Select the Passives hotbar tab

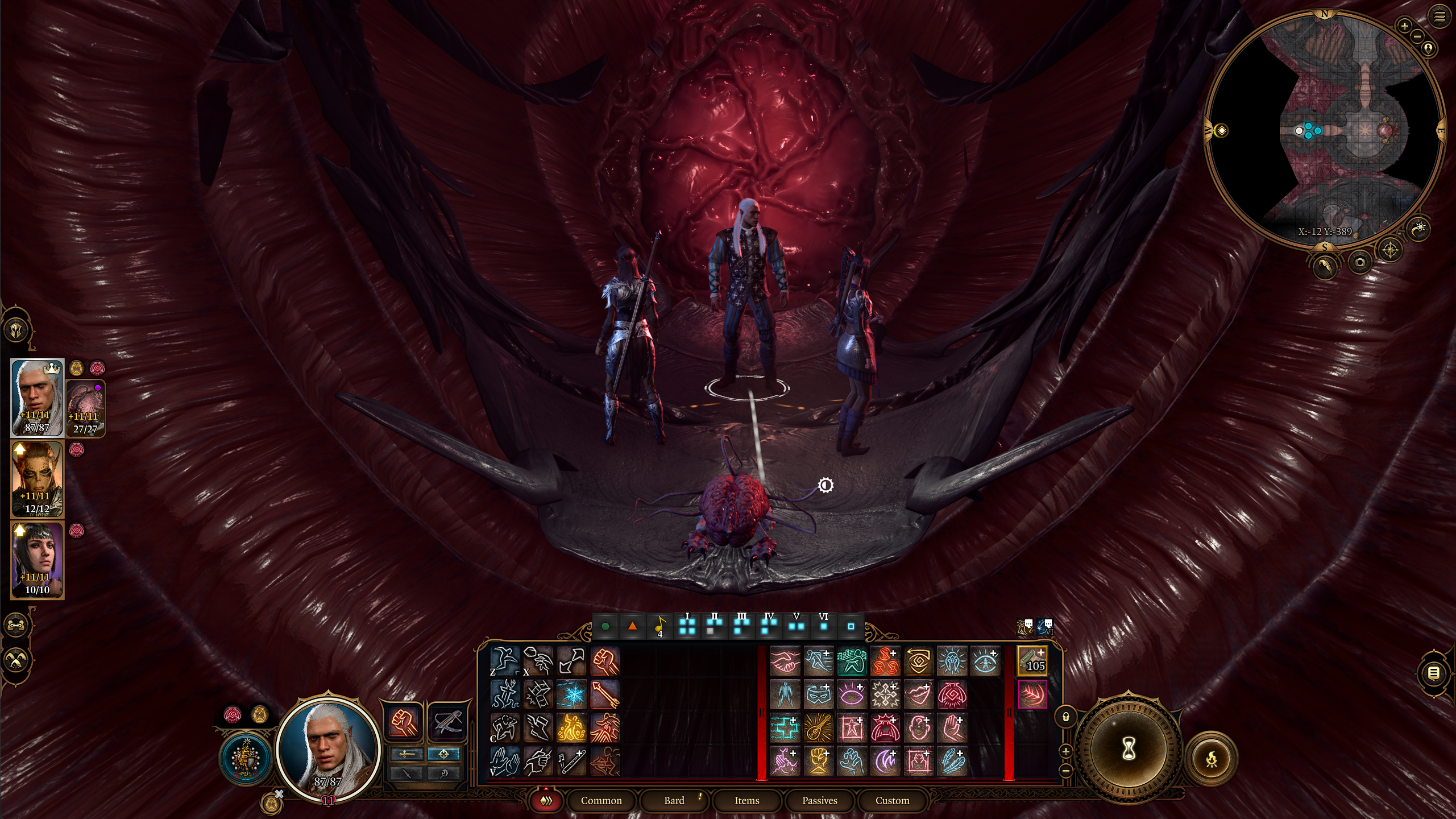(819, 800)
